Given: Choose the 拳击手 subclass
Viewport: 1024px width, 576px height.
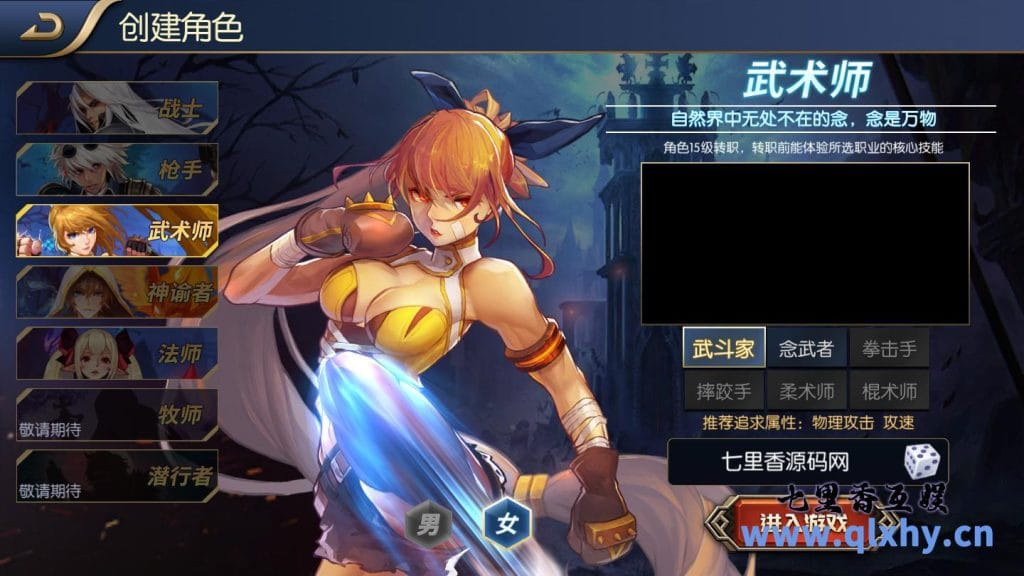Looking at the screenshot, I should point(888,348).
